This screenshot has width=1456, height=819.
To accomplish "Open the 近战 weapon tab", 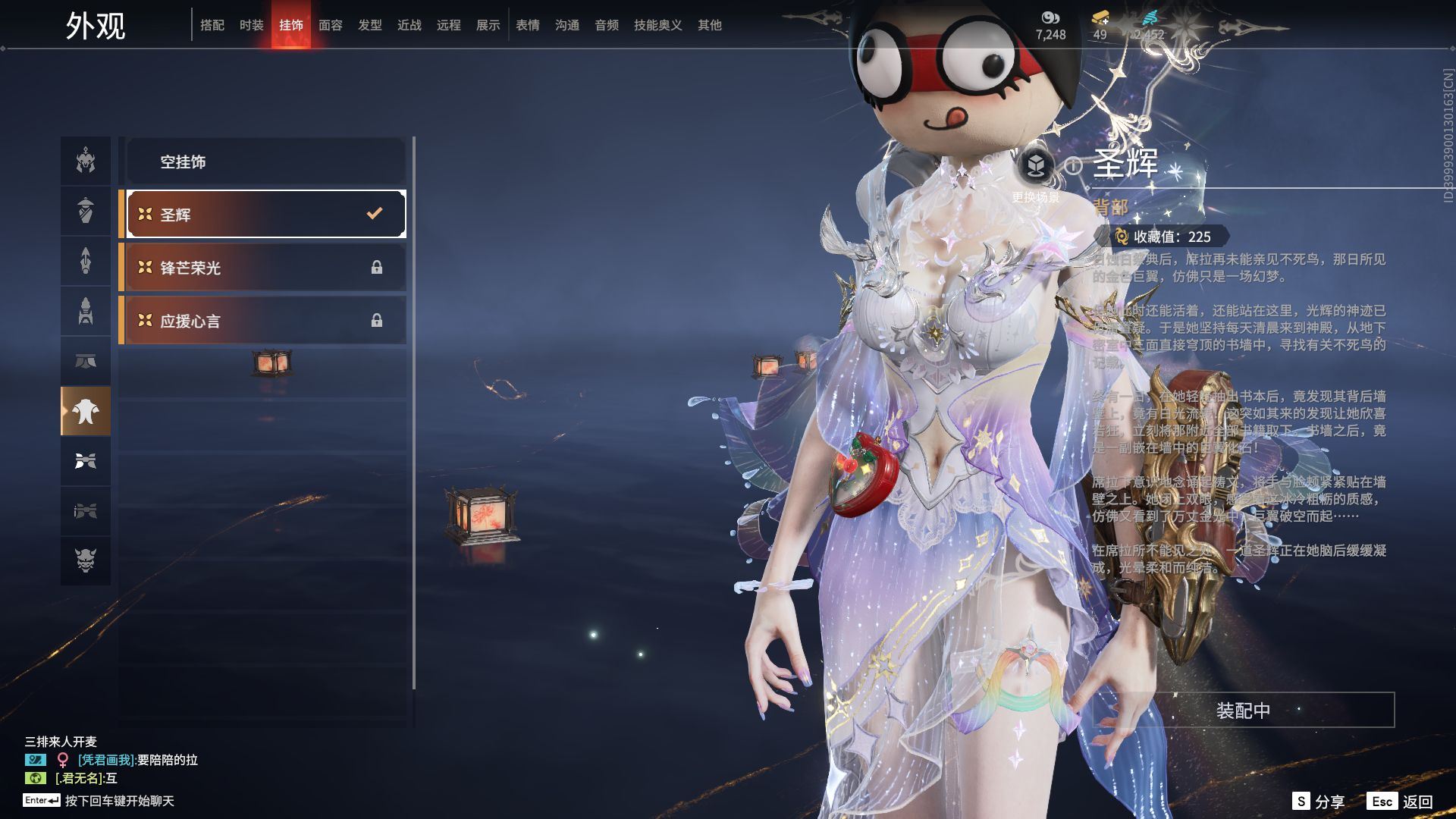I will click(409, 25).
